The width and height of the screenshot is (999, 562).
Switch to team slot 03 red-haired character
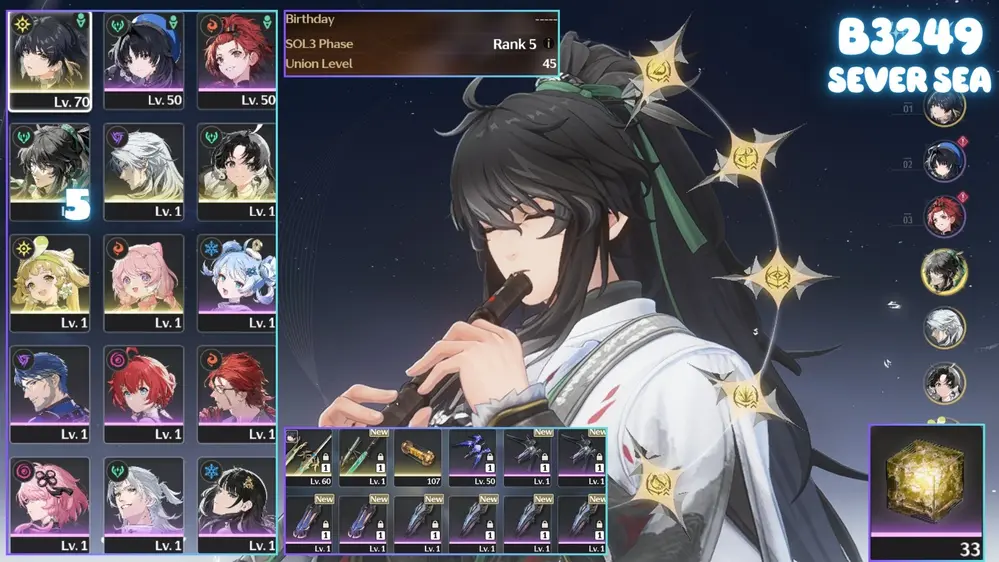pos(943,216)
